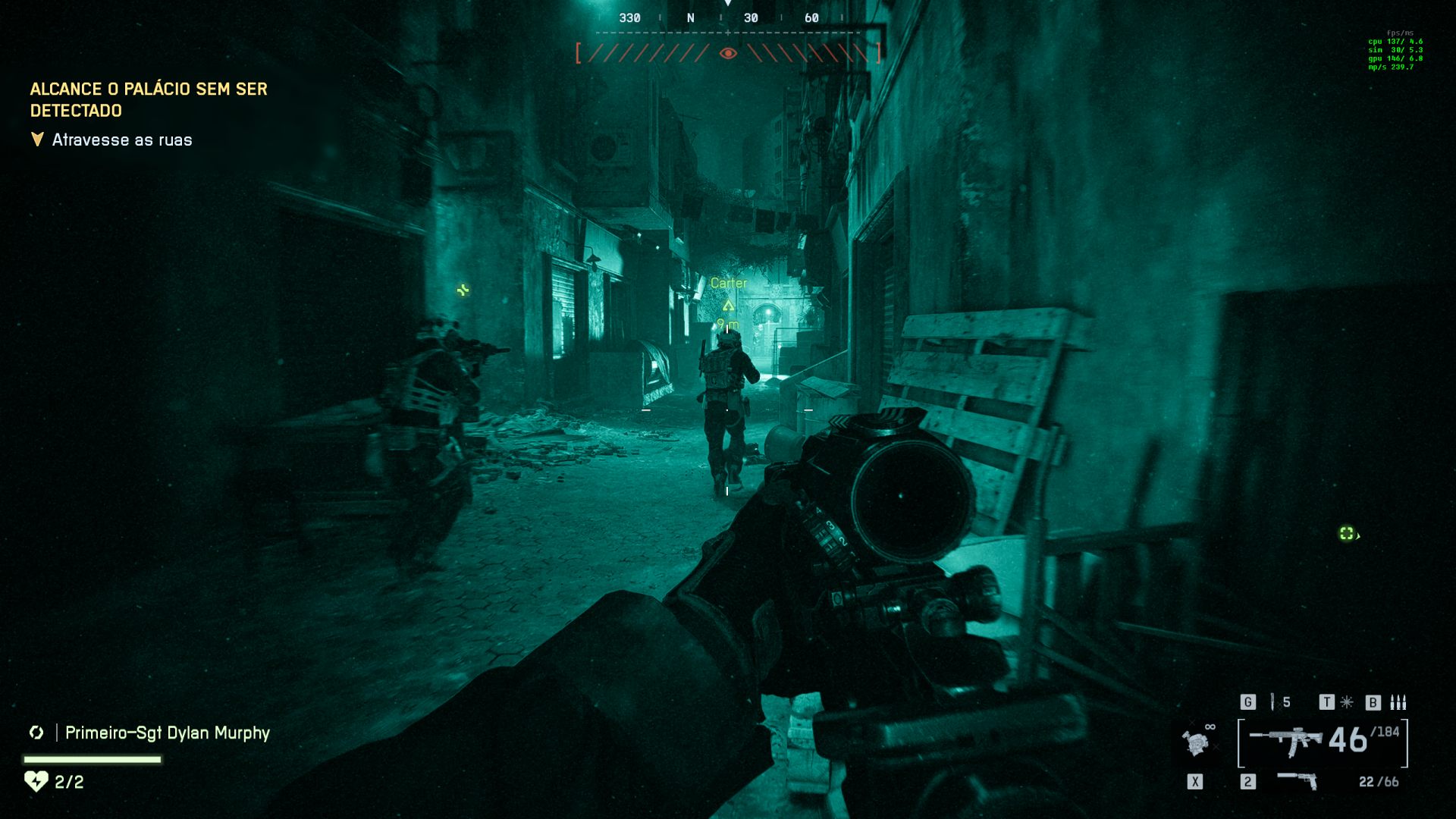Select the N heading on the compass

tap(690, 16)
